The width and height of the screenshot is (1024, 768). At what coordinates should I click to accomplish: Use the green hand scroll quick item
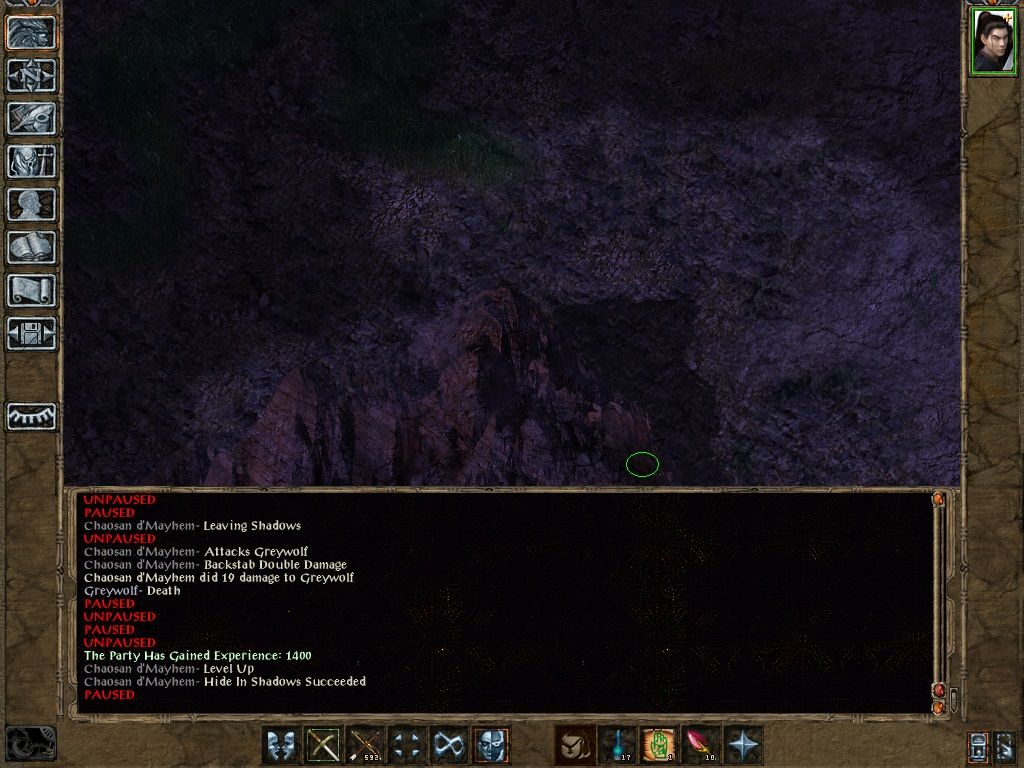(x=660, y=745)
